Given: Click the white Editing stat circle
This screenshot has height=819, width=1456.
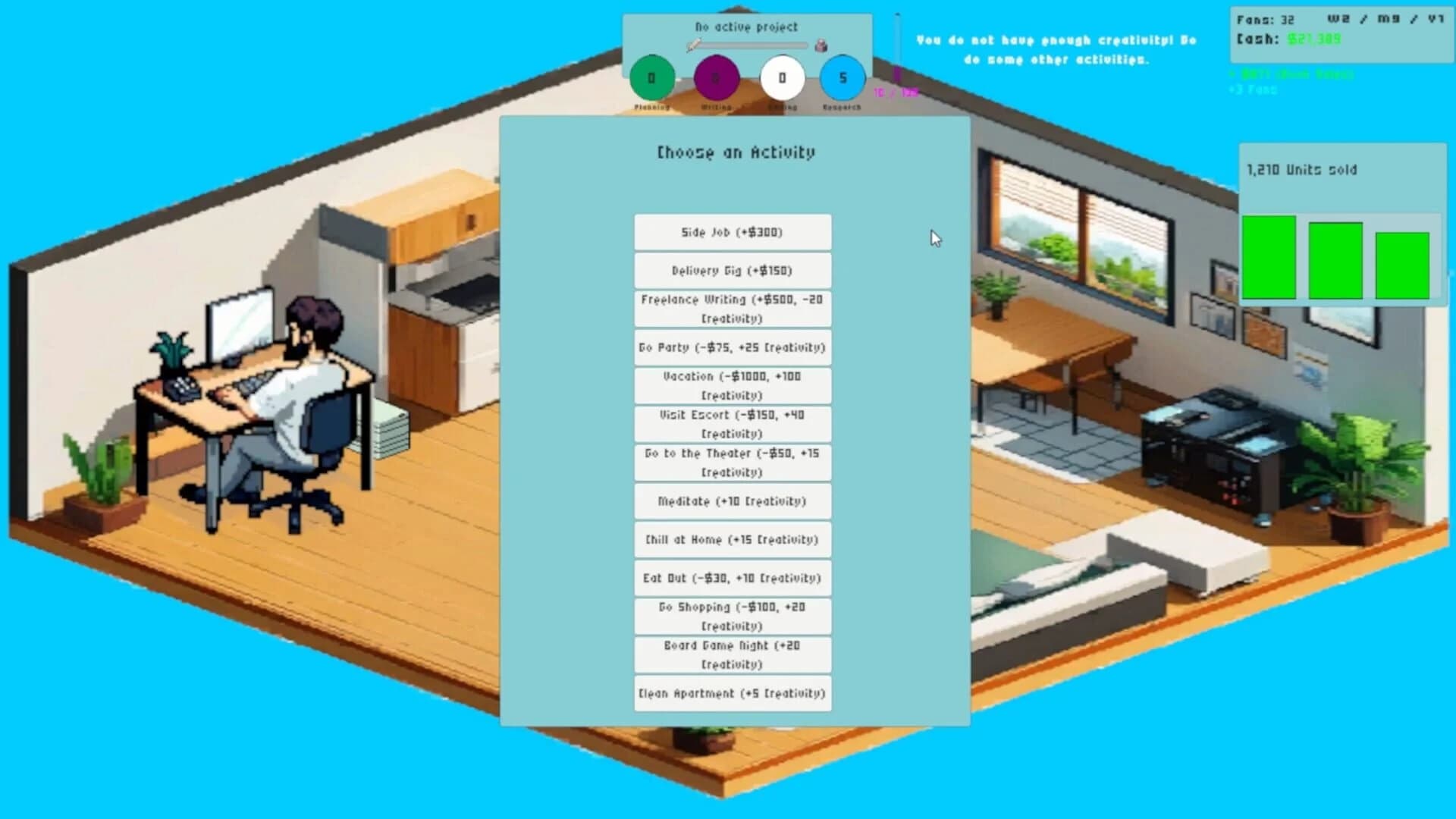Looking at the screenshot, I should pos(783,76).
